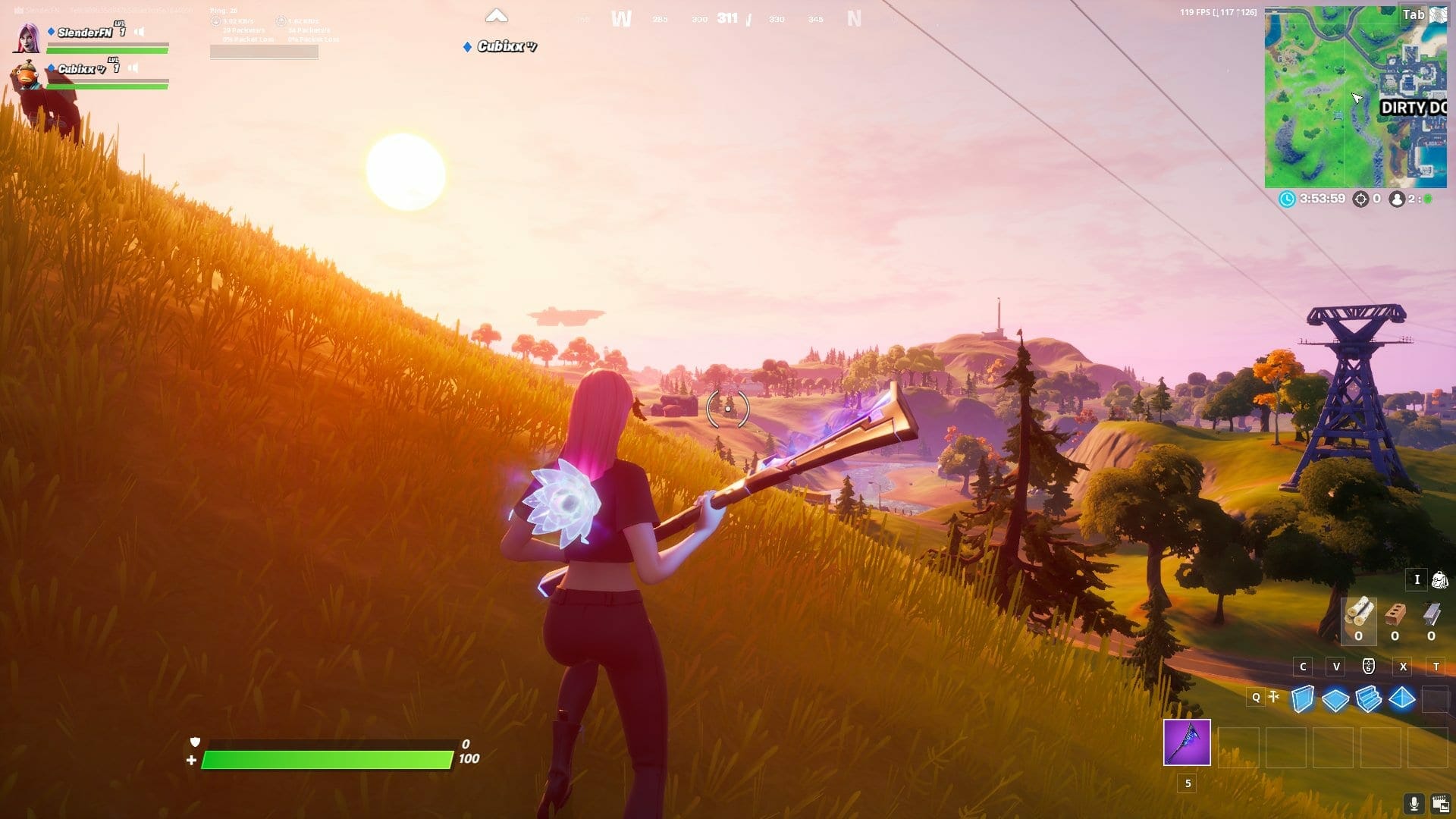Toggle the microphone icon
This screenshot has width=1456, height=819.
click(x=1414, y=803)
